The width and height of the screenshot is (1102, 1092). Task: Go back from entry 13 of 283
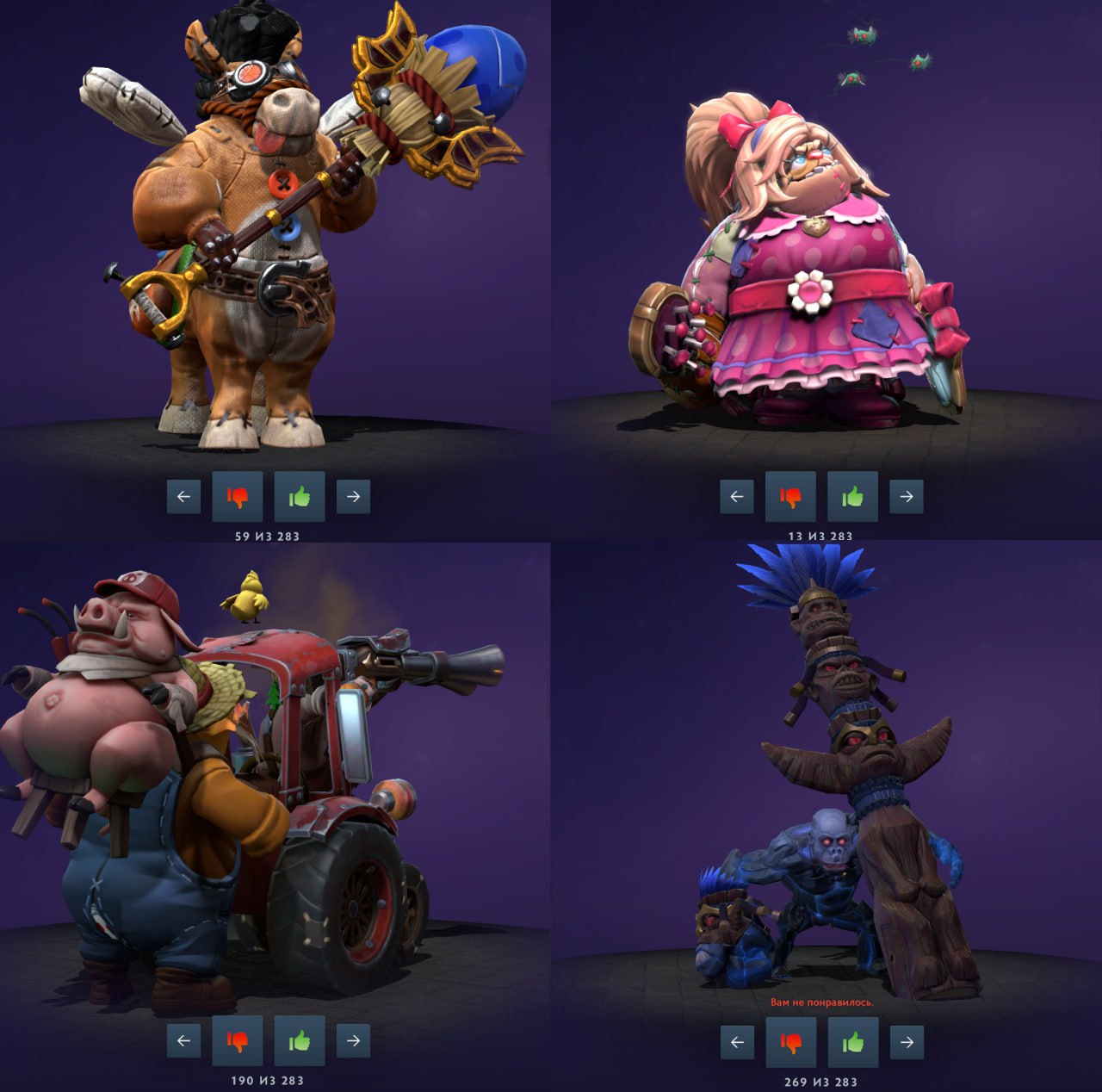tap(736, 496)
